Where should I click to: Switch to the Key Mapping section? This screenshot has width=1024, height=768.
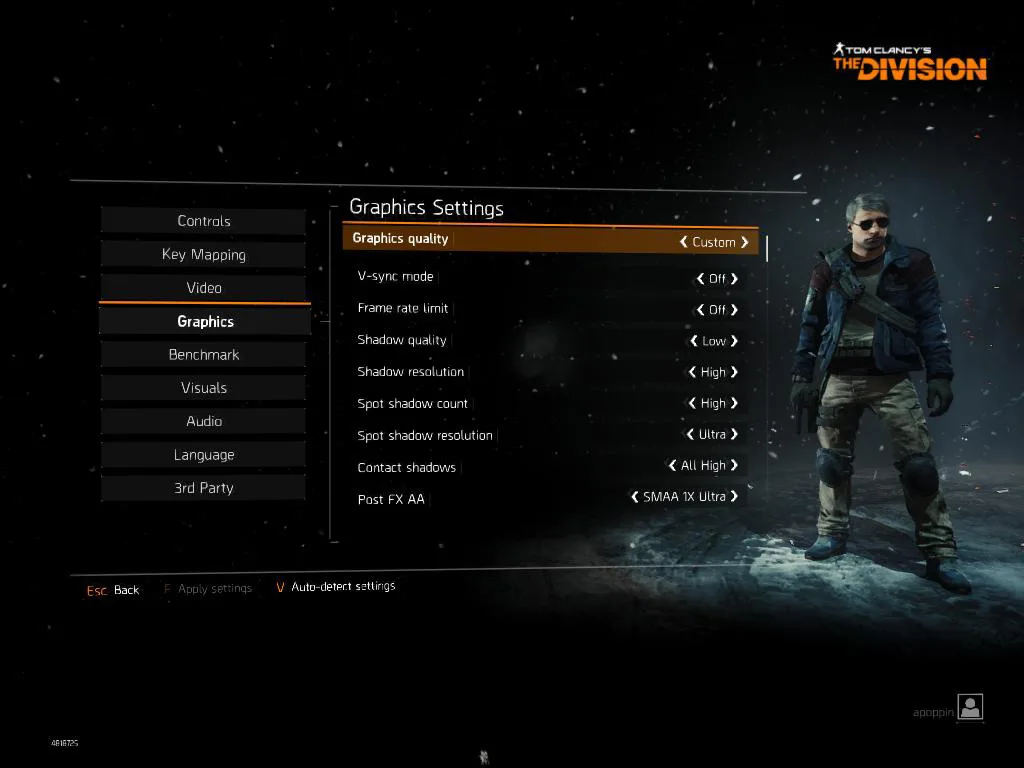pyautogui.click(x=204, y=254)
